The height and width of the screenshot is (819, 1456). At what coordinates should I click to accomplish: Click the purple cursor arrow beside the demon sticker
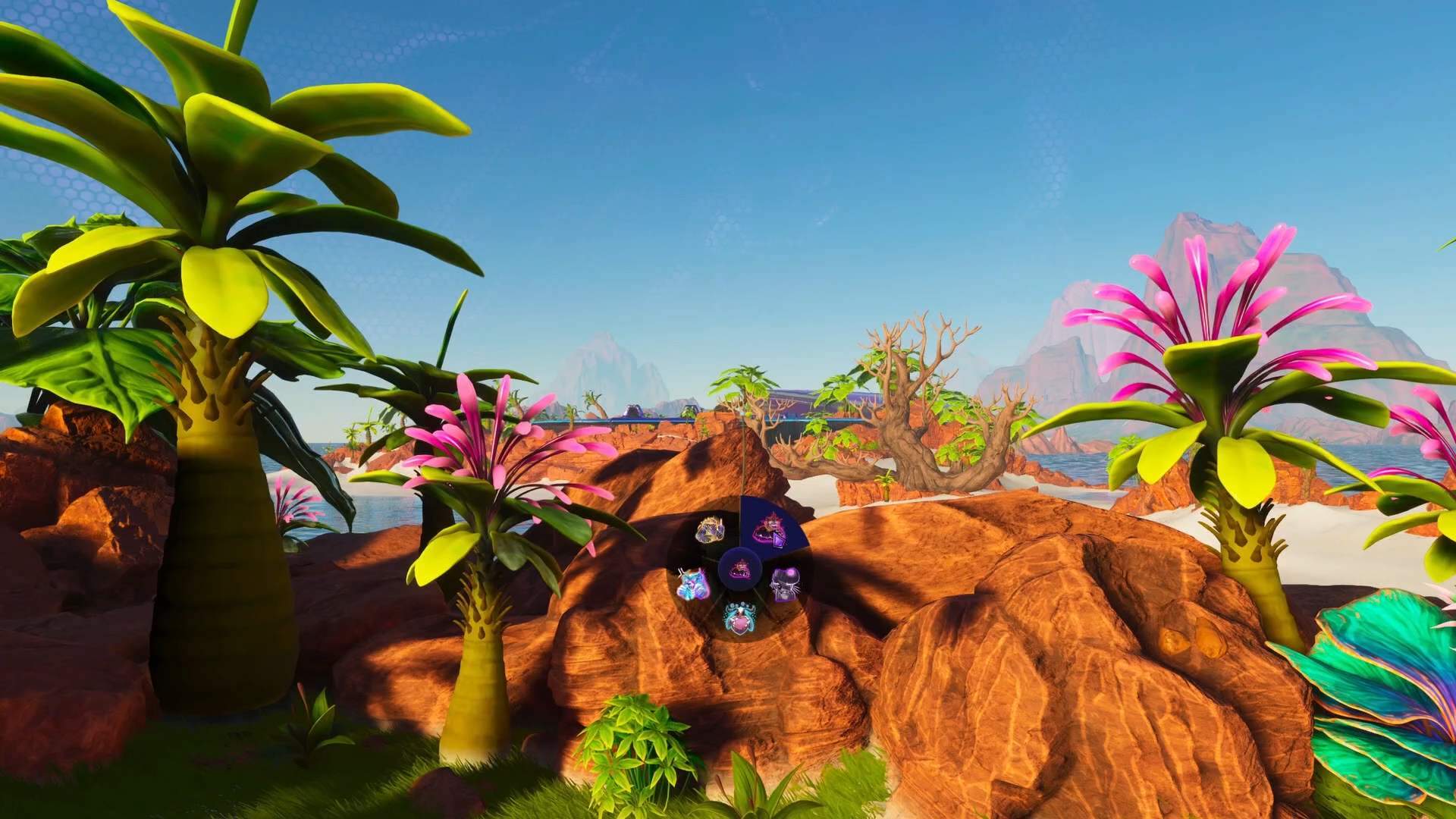[778, 541]
